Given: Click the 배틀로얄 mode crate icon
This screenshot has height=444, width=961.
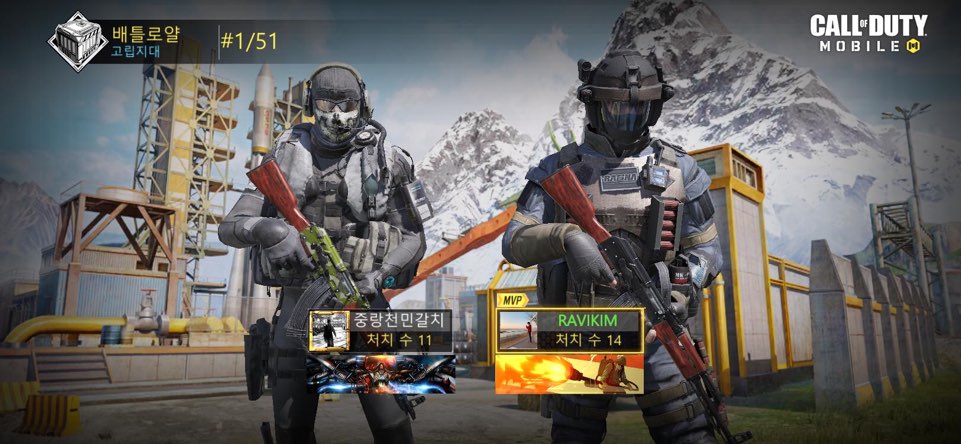Looking at the screenshot, I should pos(75,42).
